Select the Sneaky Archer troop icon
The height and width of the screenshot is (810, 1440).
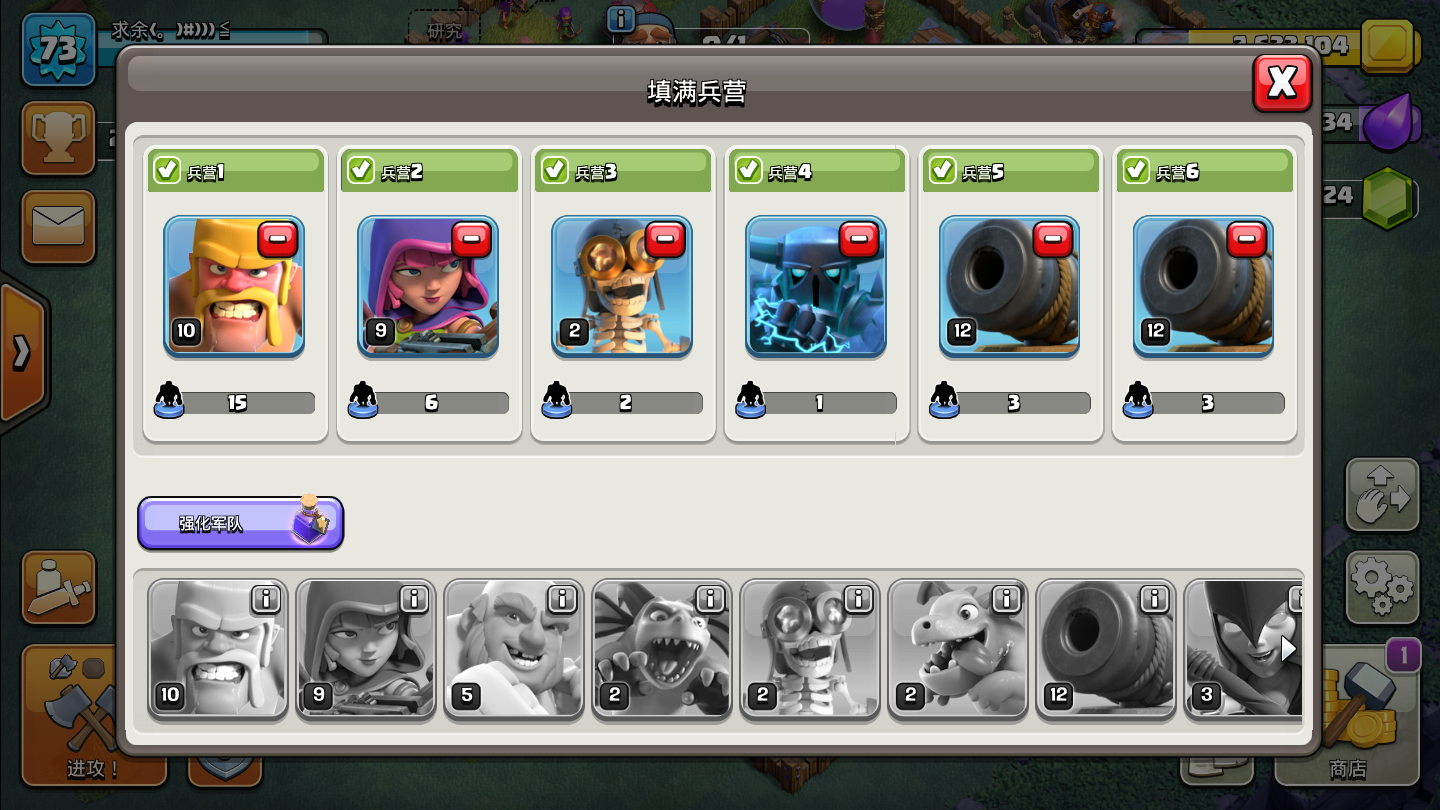click(365, 649)
